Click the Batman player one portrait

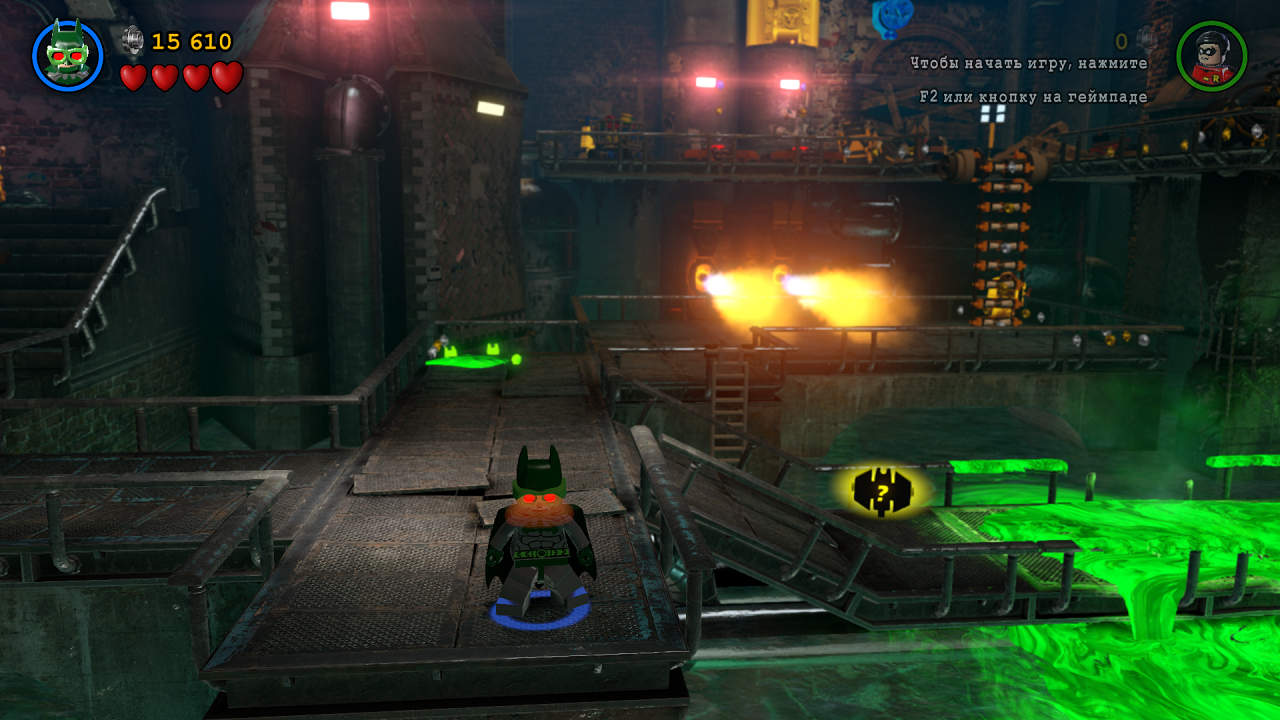[x=67, y=55]
